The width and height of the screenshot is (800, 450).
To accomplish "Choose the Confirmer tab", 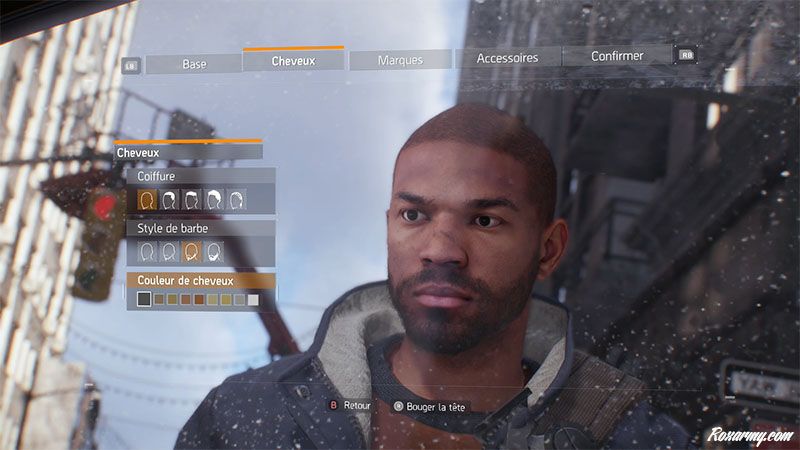I will [617, 56].
